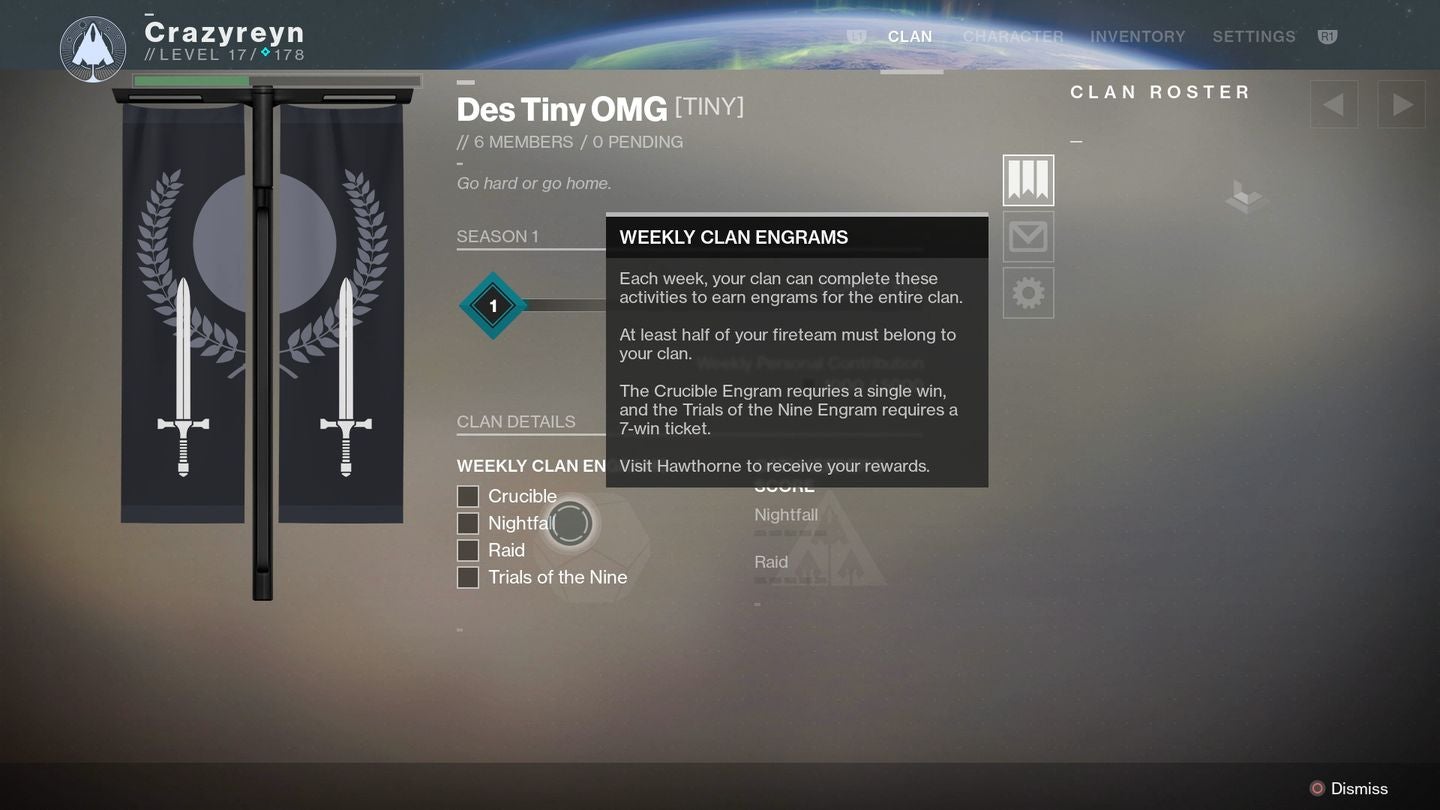Click the L1 shoulder button icon

coord(855,36)
